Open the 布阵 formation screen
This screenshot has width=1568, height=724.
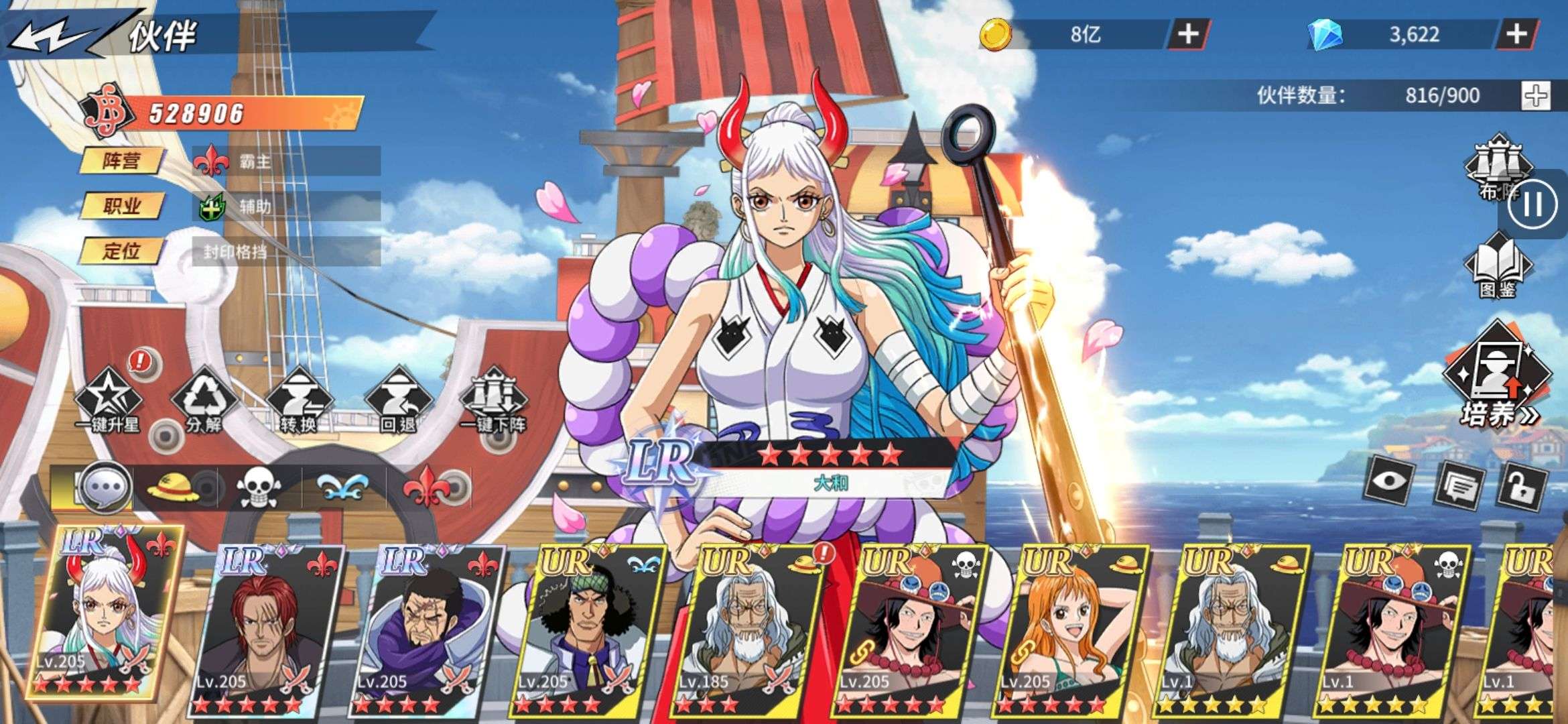point(1496,168)
